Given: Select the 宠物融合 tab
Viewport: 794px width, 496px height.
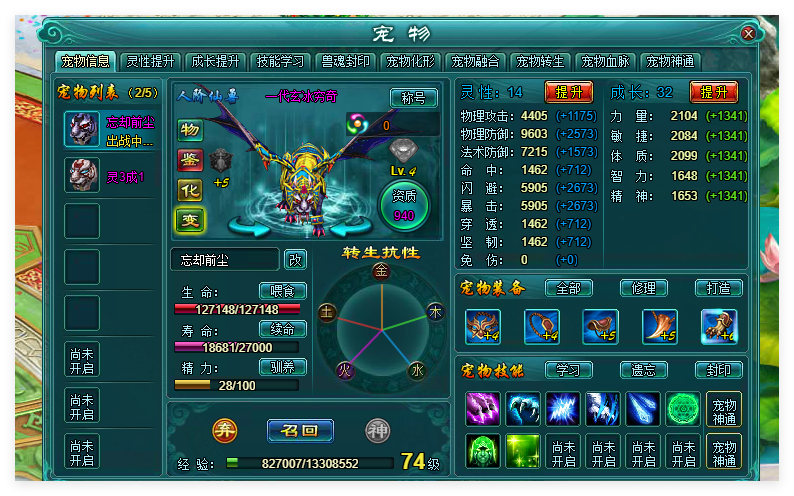Looking at the screenshot, I should (476, 61).
